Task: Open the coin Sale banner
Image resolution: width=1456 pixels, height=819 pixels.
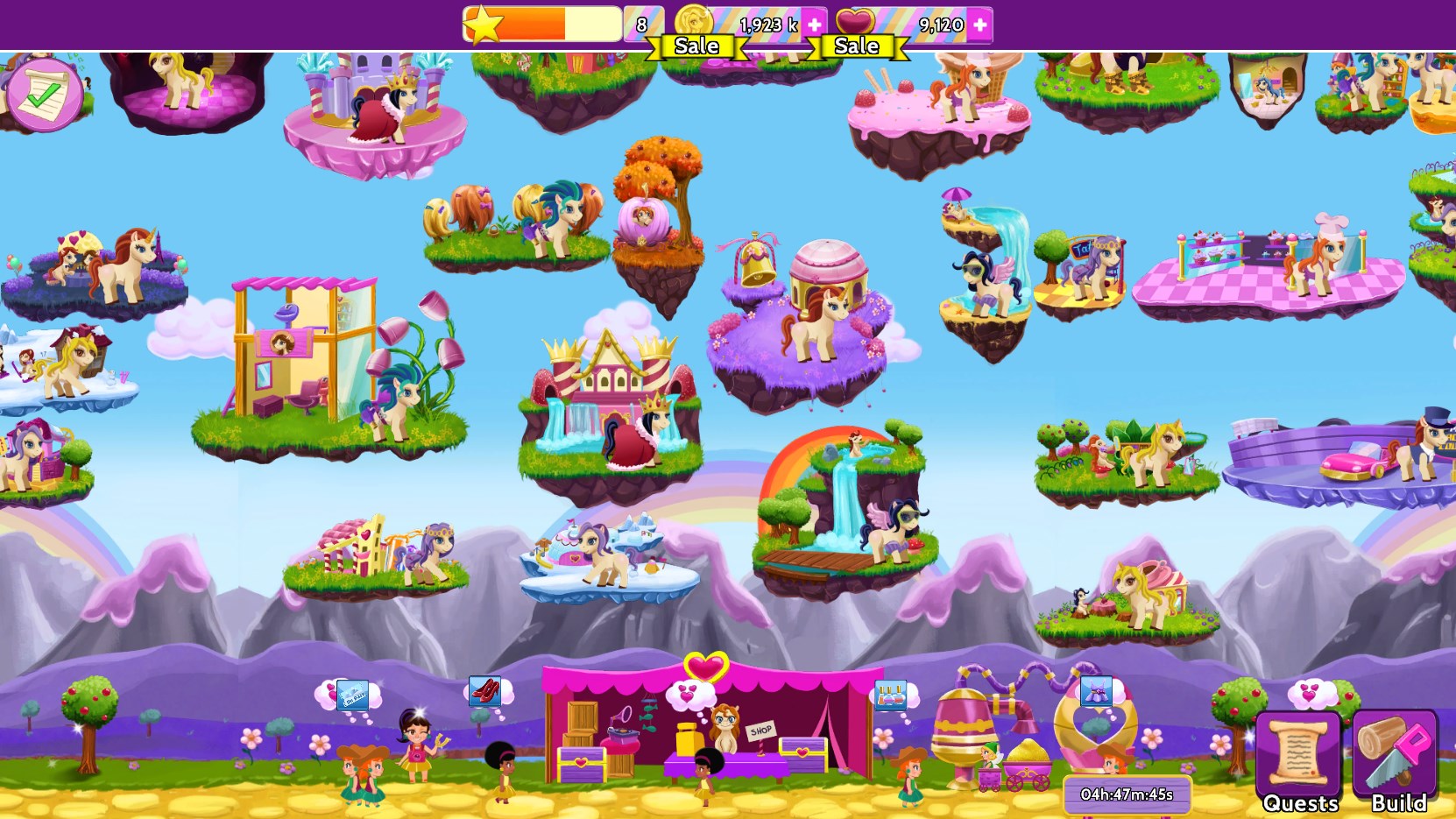Action: click(696, 46)
